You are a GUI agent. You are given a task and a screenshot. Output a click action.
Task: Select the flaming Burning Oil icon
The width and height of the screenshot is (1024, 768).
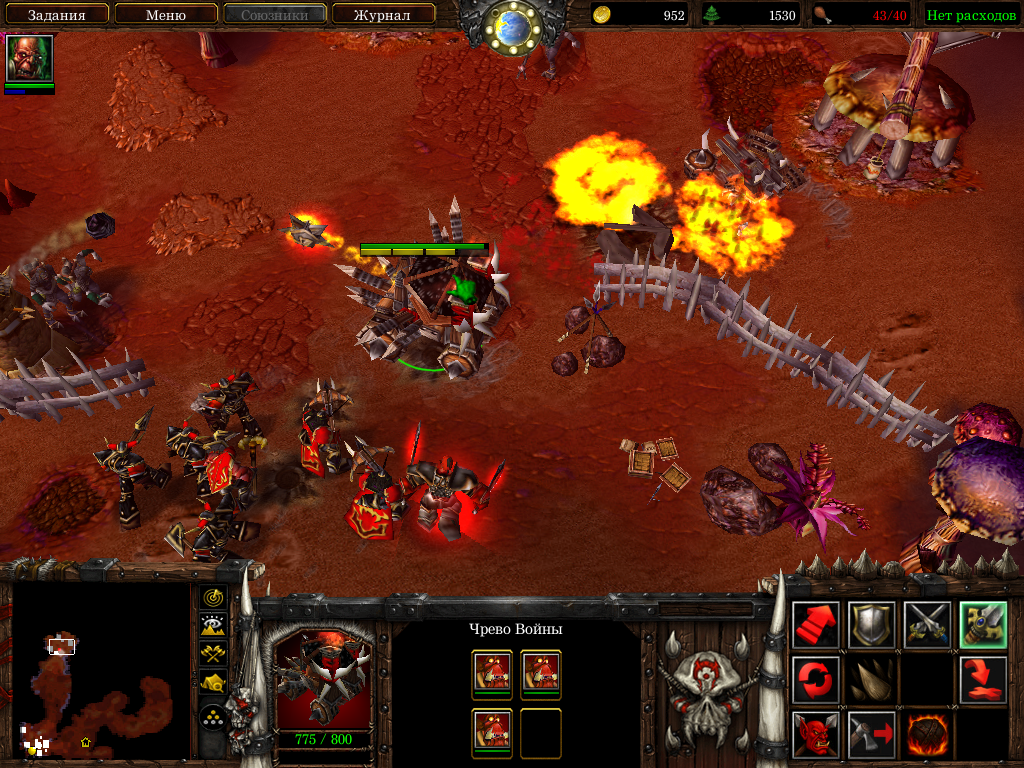[927, 735]
